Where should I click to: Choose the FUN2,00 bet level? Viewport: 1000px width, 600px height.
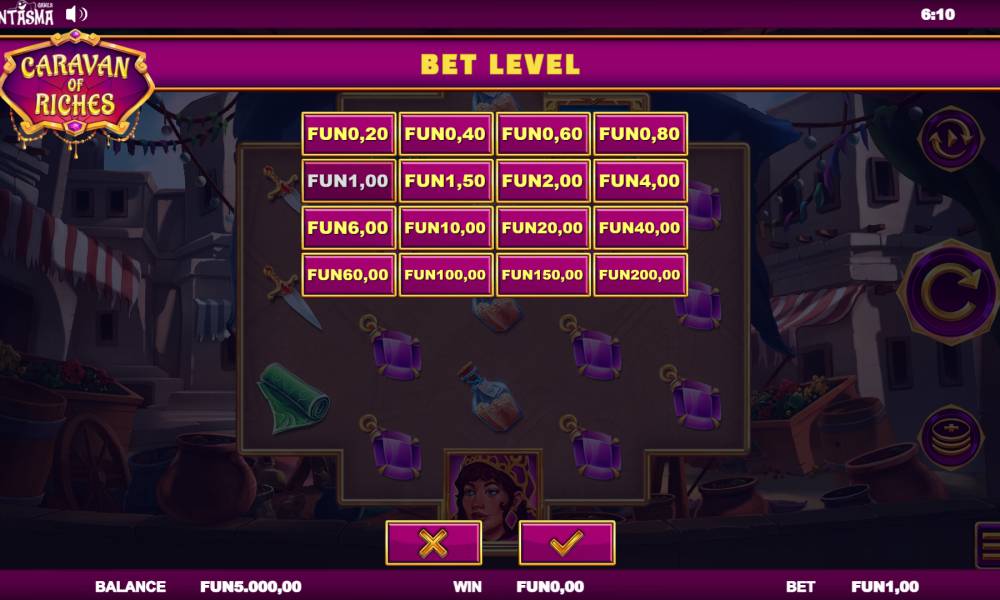(x=542, y=181)
